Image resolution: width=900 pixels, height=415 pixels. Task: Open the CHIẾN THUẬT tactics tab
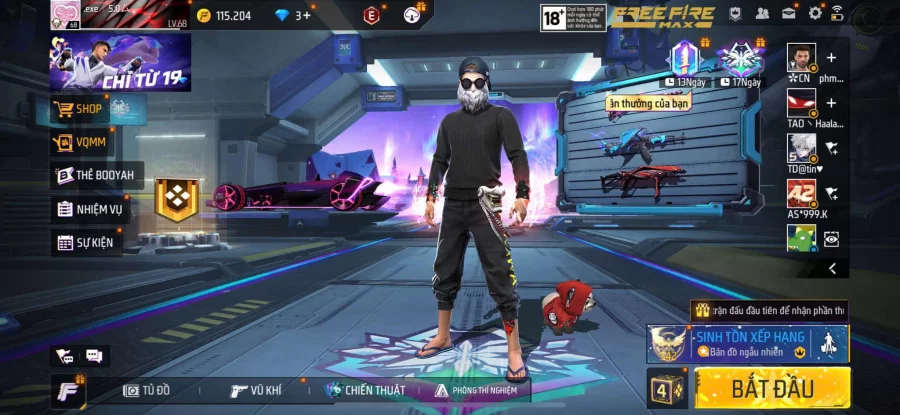click(364, 390)
